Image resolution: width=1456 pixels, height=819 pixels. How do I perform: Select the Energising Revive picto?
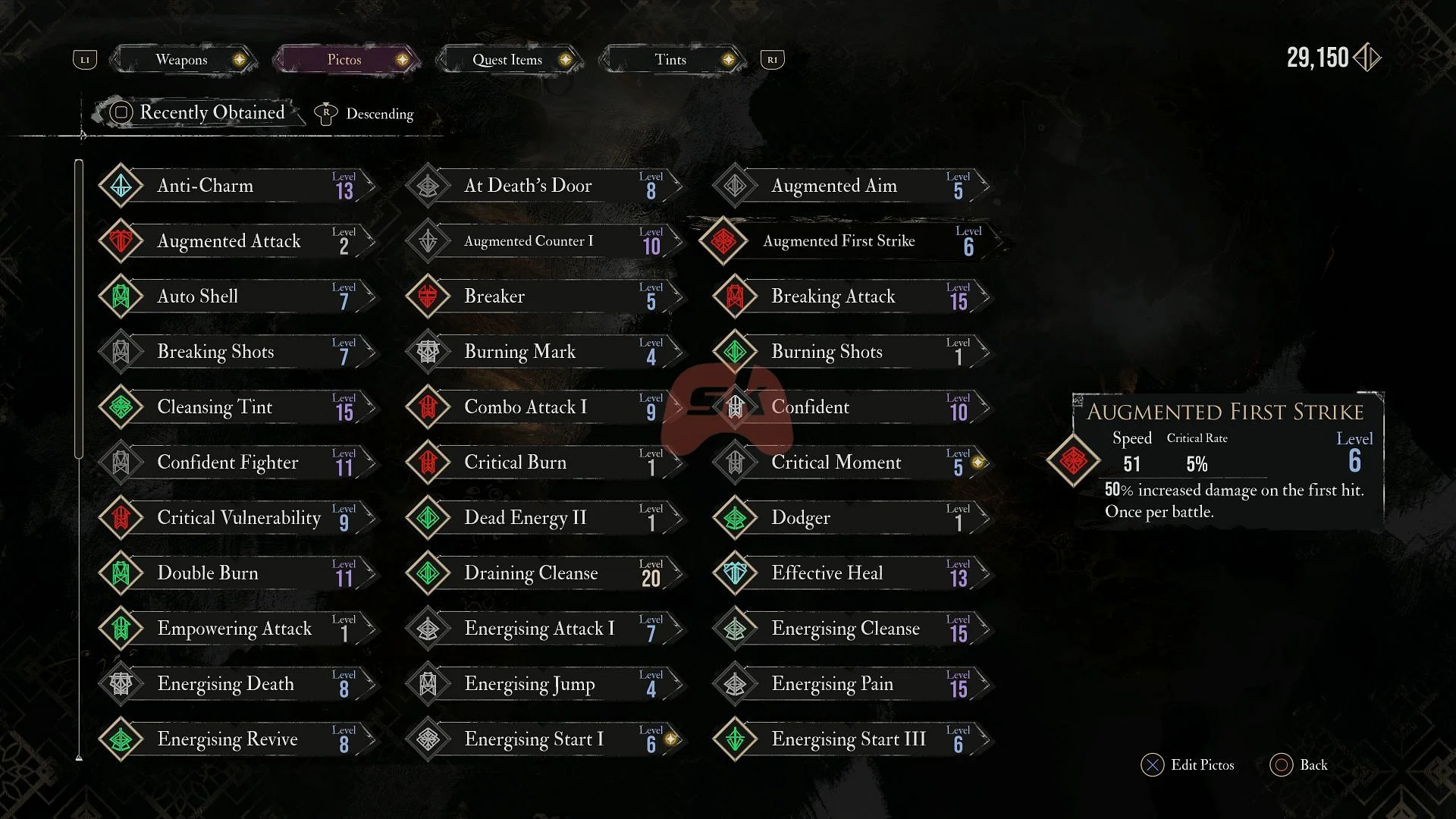pyautogui.click(x=237, y=739)
